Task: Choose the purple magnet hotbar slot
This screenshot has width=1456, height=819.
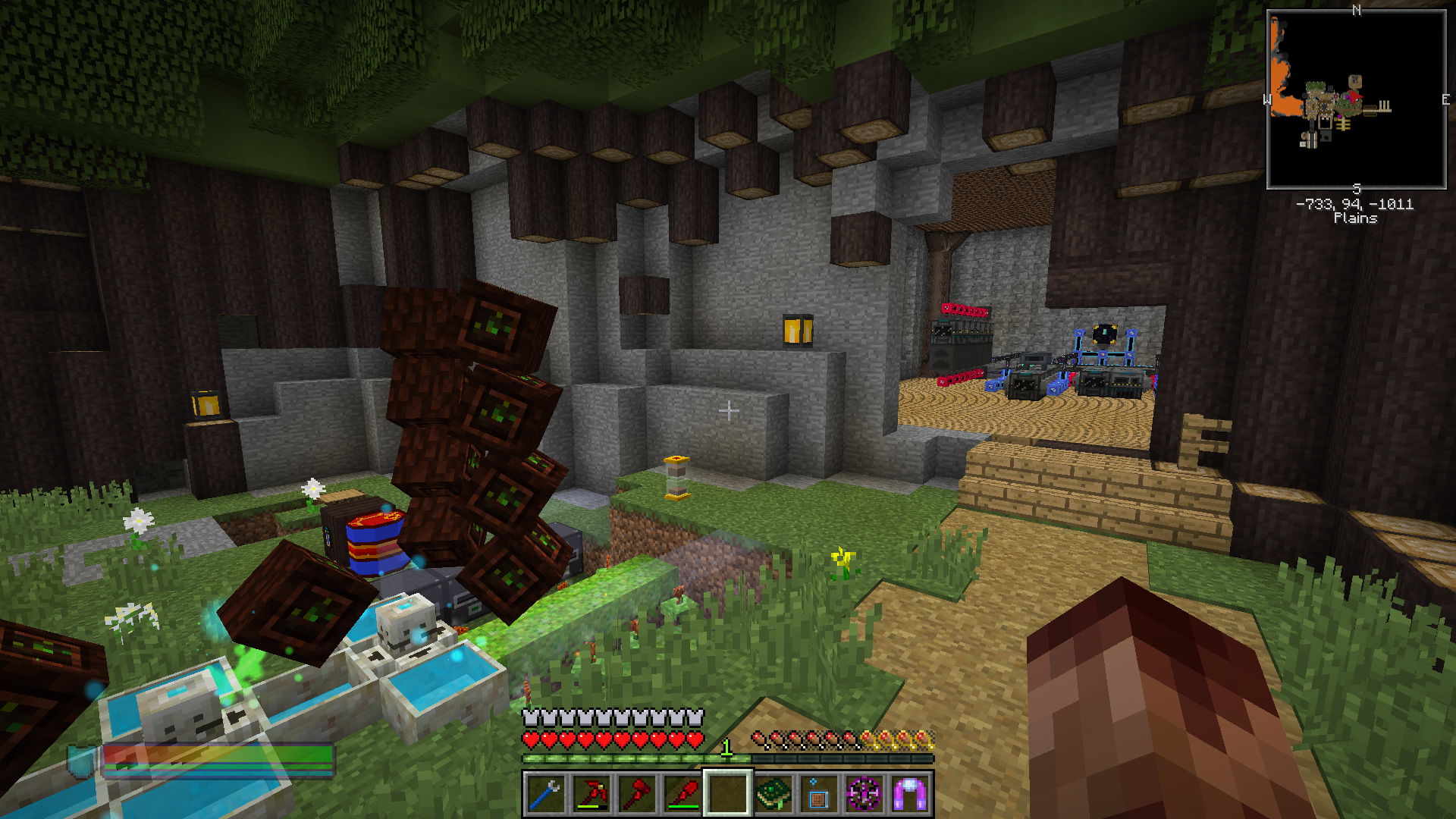Action: (x=909, y=794)
